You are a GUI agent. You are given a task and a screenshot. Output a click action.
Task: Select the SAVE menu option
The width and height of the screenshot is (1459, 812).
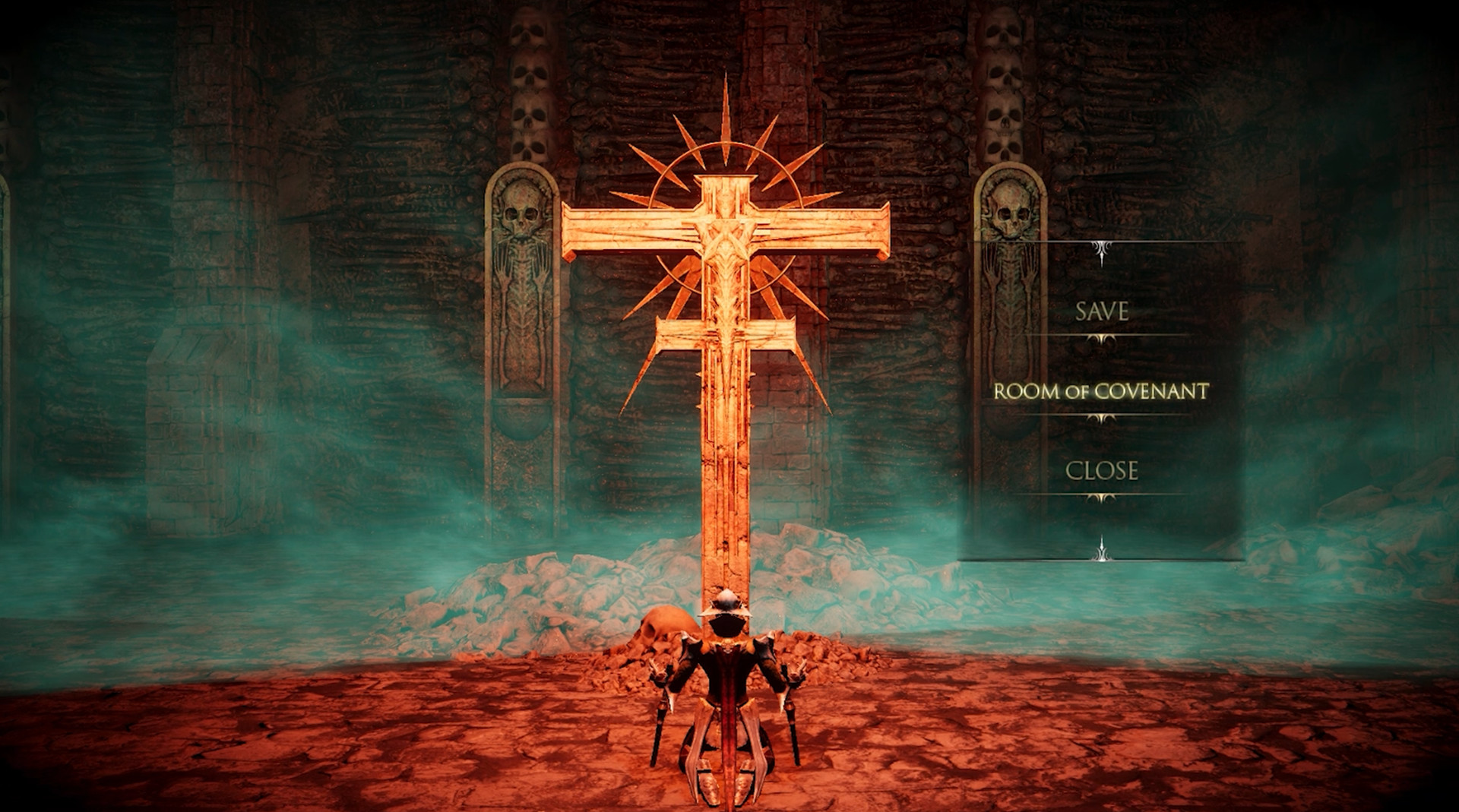coord(1101,310)
